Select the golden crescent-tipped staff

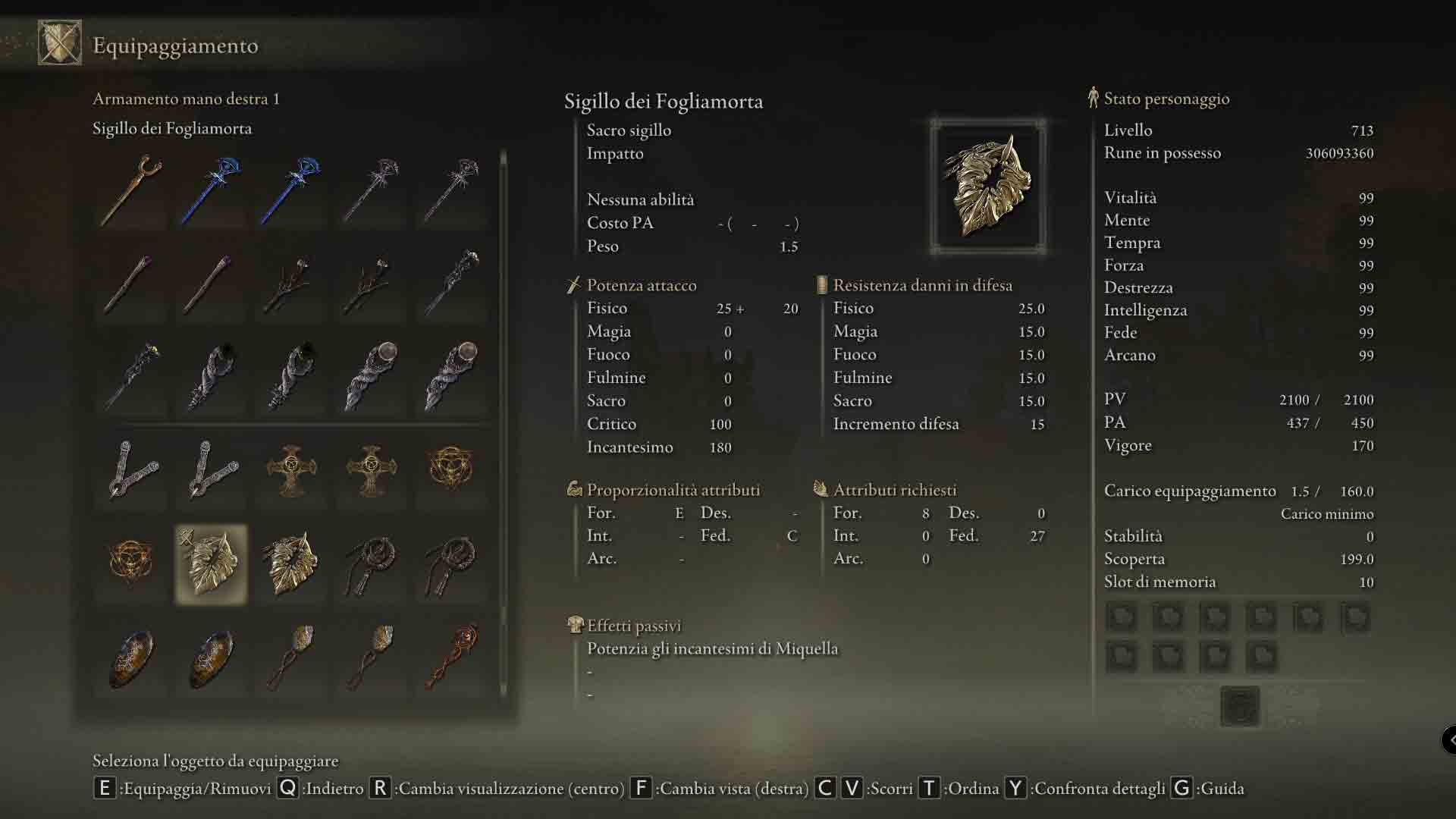click(131, 190)
